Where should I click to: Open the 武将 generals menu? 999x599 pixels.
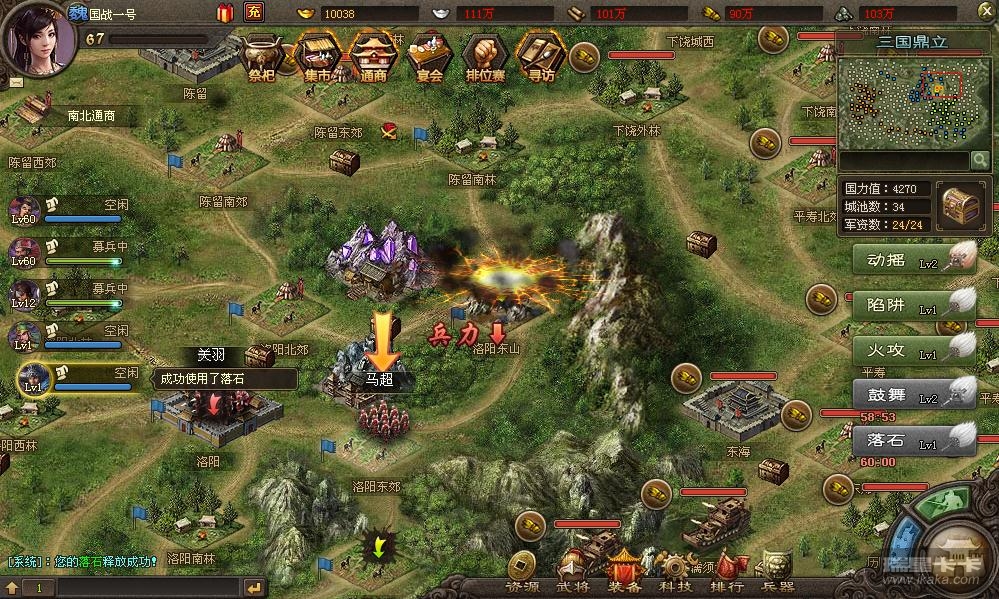point(574,586)
